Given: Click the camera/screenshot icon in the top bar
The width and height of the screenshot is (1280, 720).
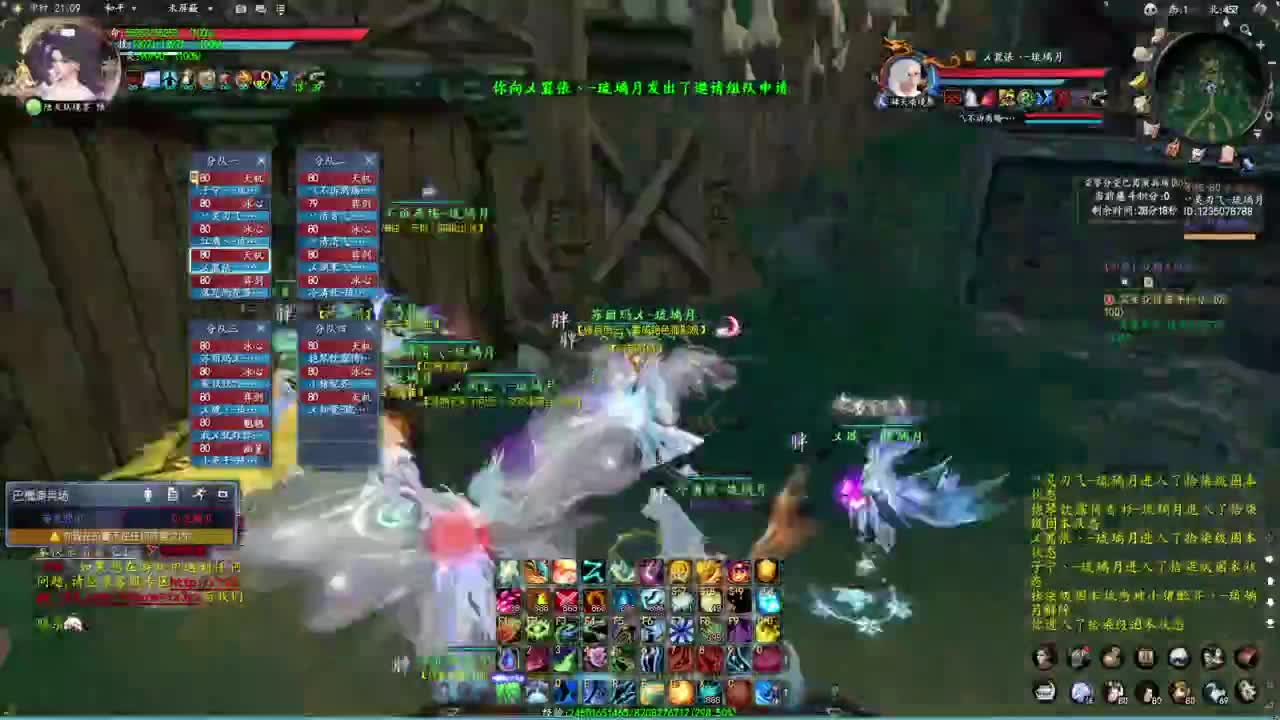Looking at the screenshot, I should [240, 8].
